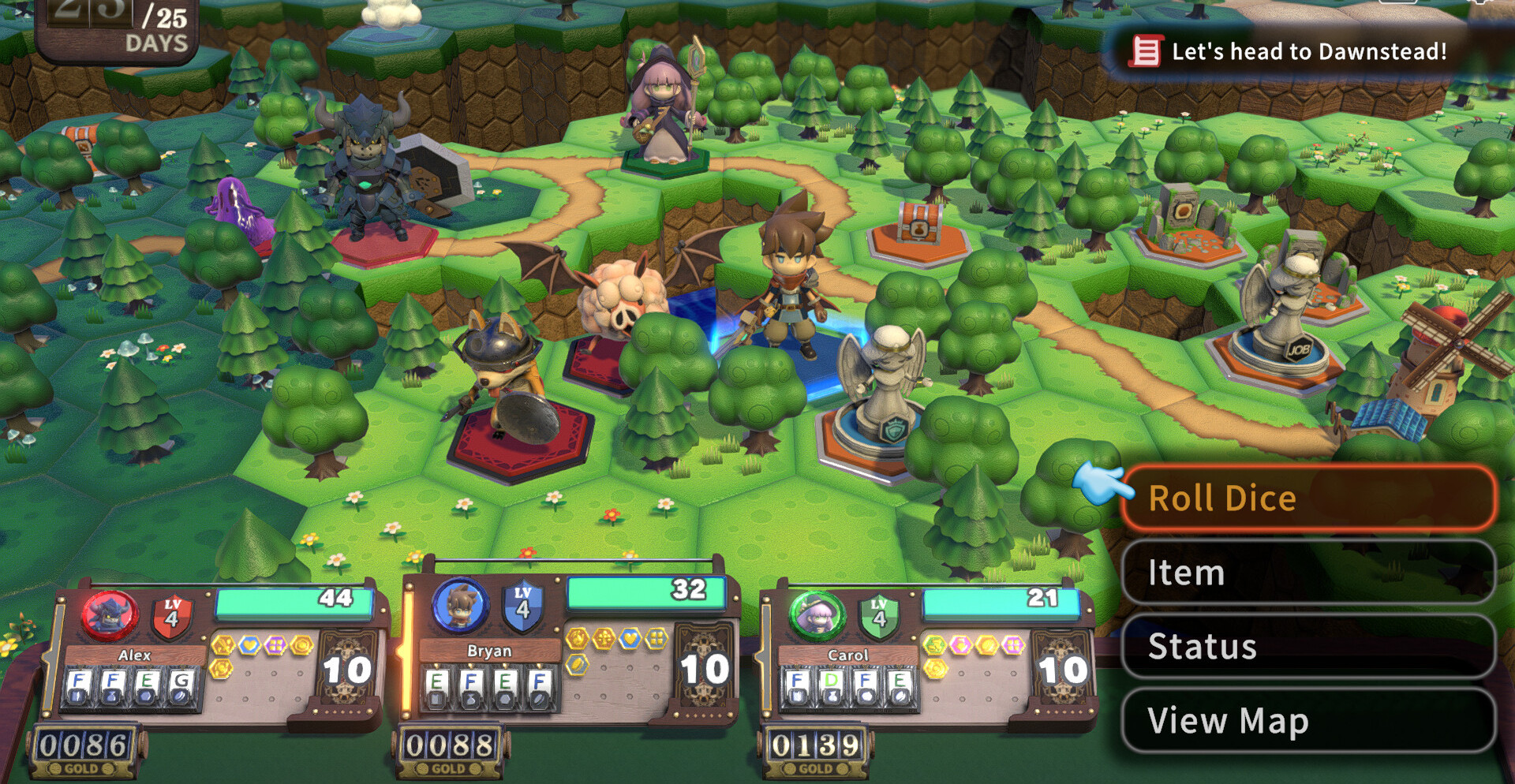Select View Map from the menu
1515x784 pixels.
1307,720
